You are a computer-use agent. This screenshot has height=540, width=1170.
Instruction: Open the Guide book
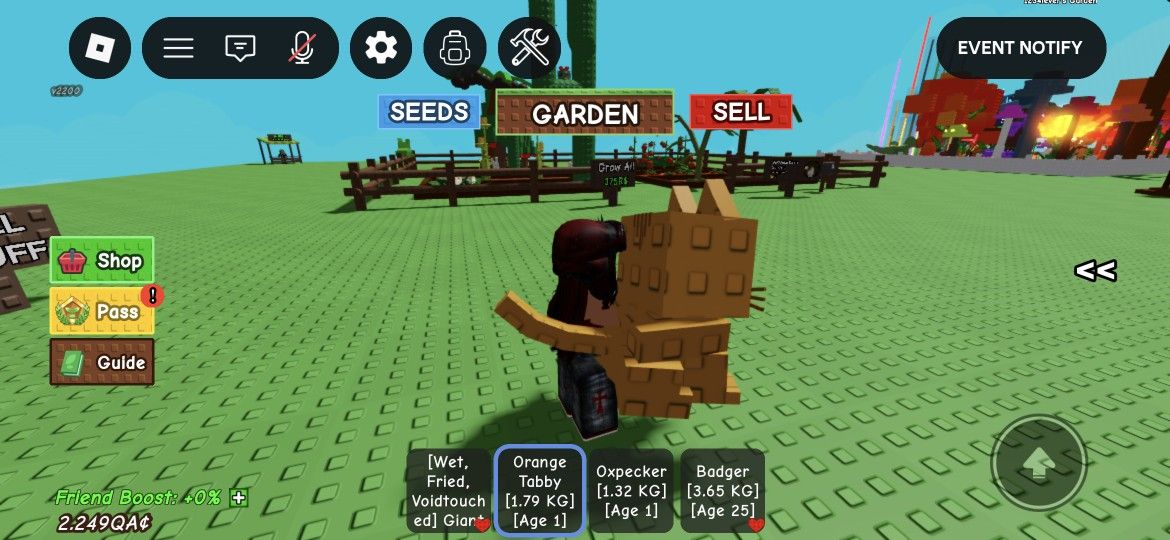coord(102,362)
